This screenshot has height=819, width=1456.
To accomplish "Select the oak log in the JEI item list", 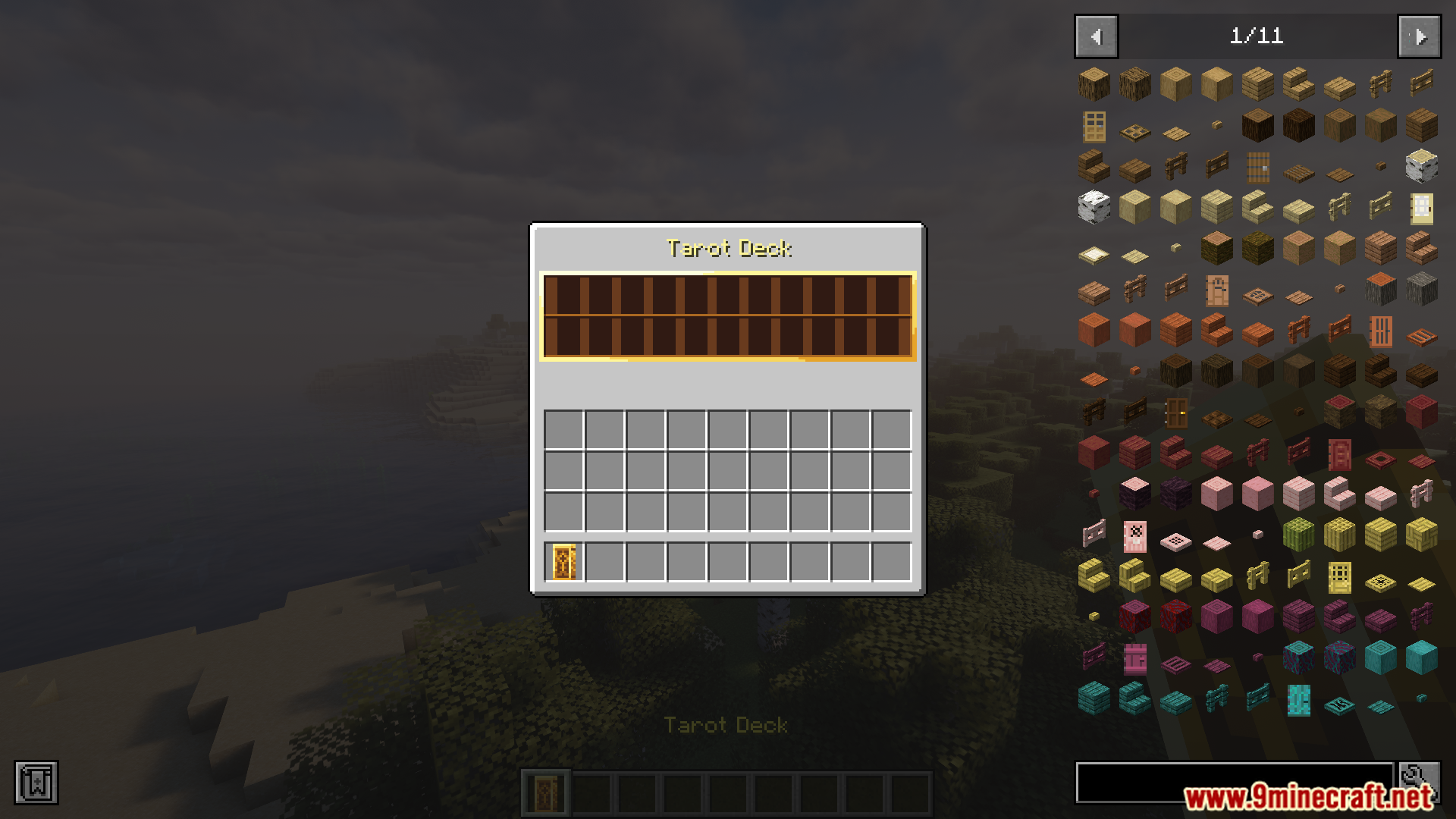I will pos(1094,85).
